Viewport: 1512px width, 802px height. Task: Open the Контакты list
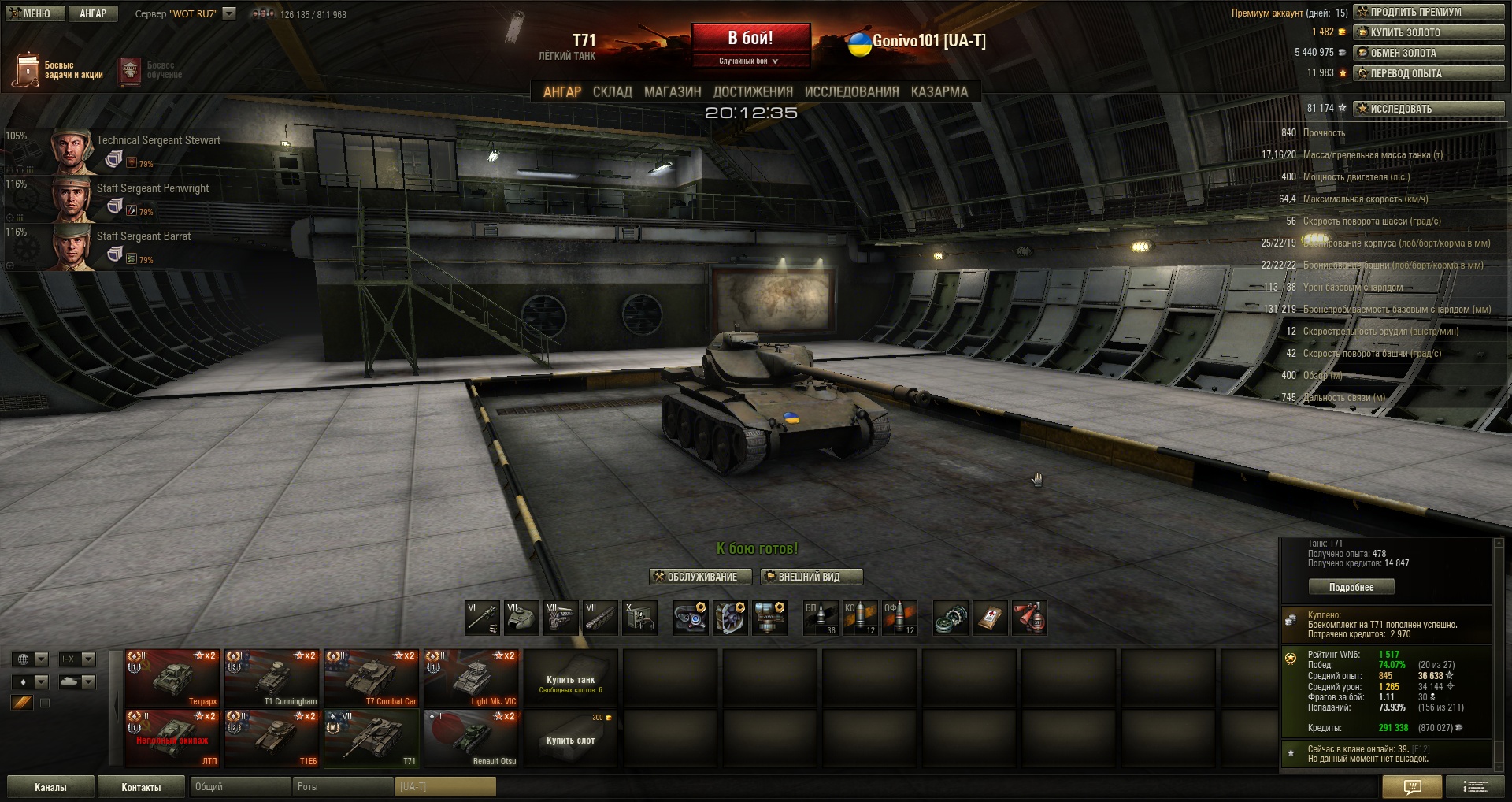141,787
